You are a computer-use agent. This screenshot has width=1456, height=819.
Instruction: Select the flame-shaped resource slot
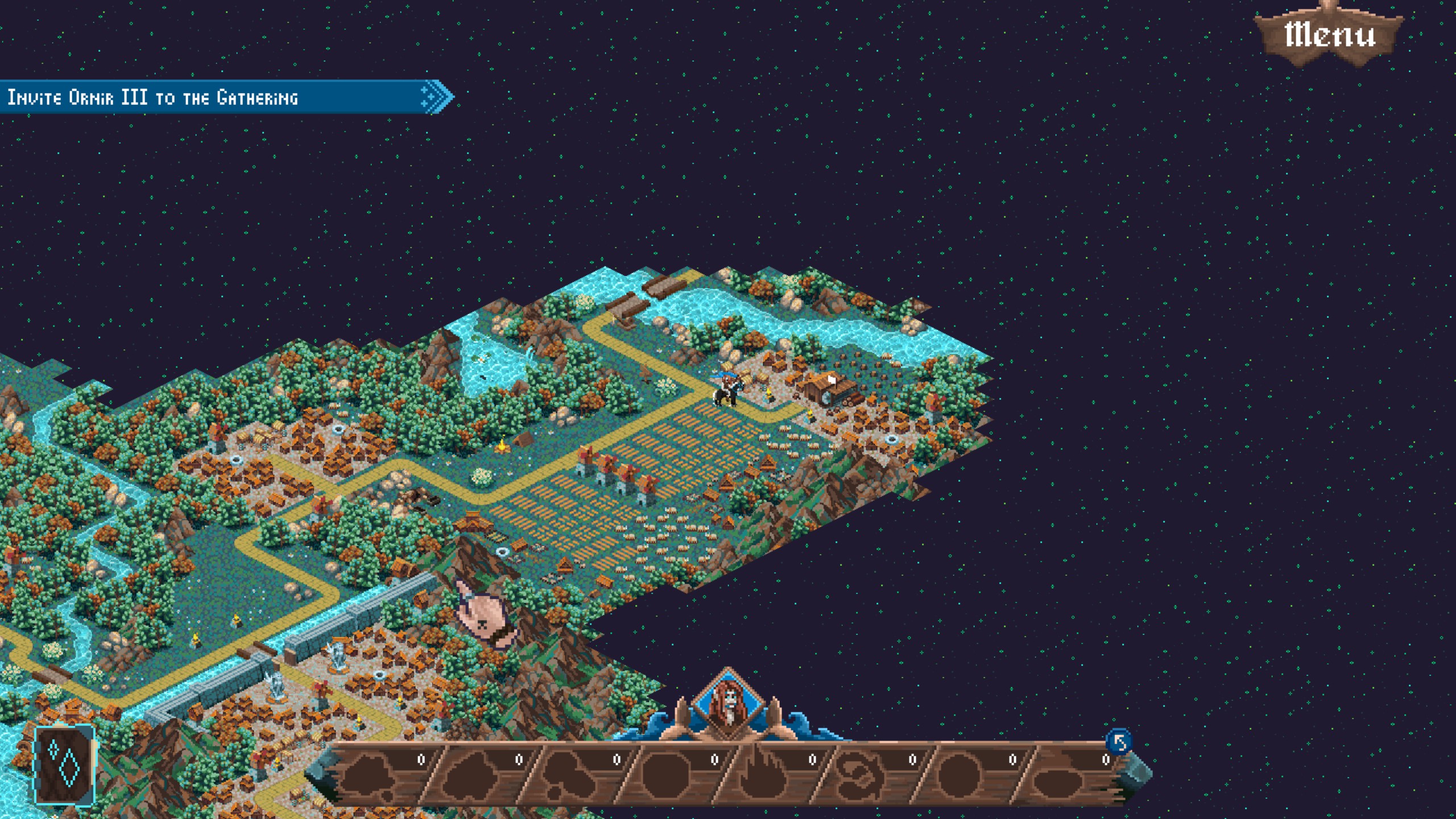pyautogui.click(x=762, y=775)
